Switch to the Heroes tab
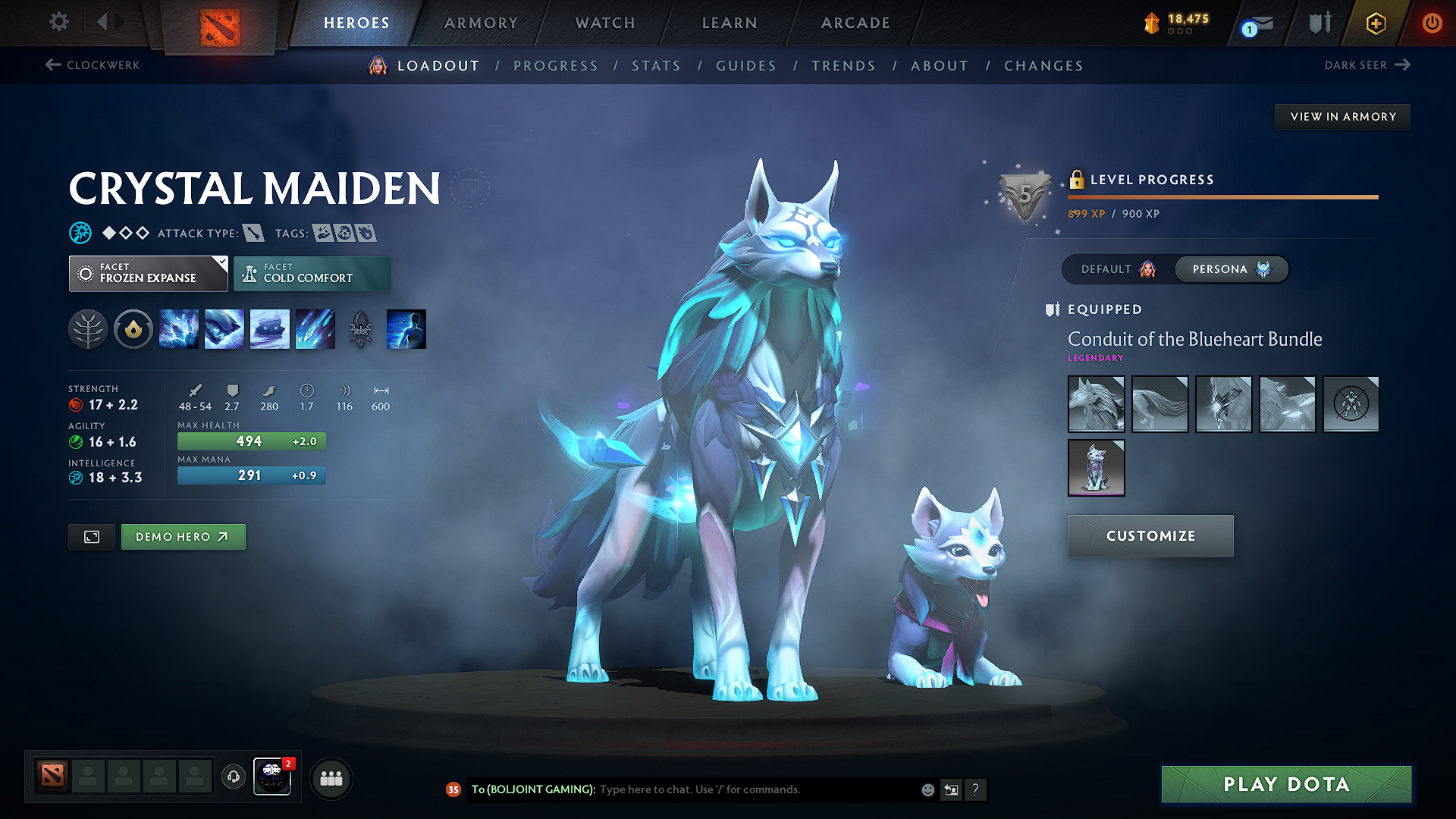 click(356, 23)
